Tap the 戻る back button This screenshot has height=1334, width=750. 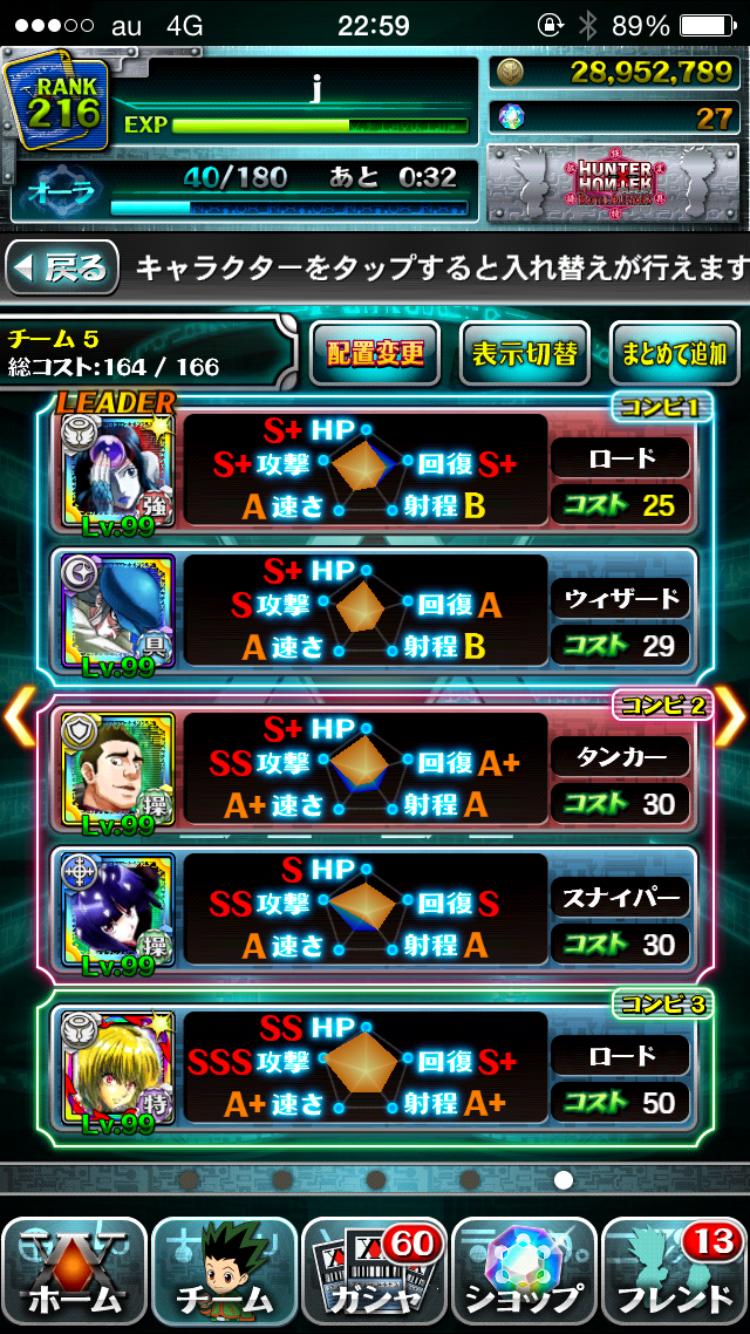(62, 268)
